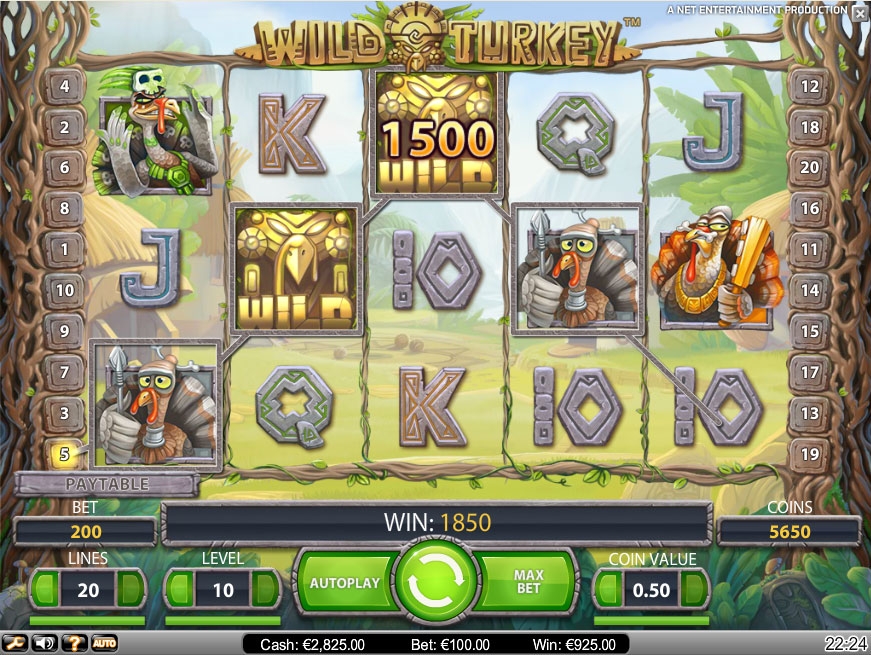Select payline 12 marker
Image resolution: width=871 pixels, height=655 pixels.
coord(809,87)
